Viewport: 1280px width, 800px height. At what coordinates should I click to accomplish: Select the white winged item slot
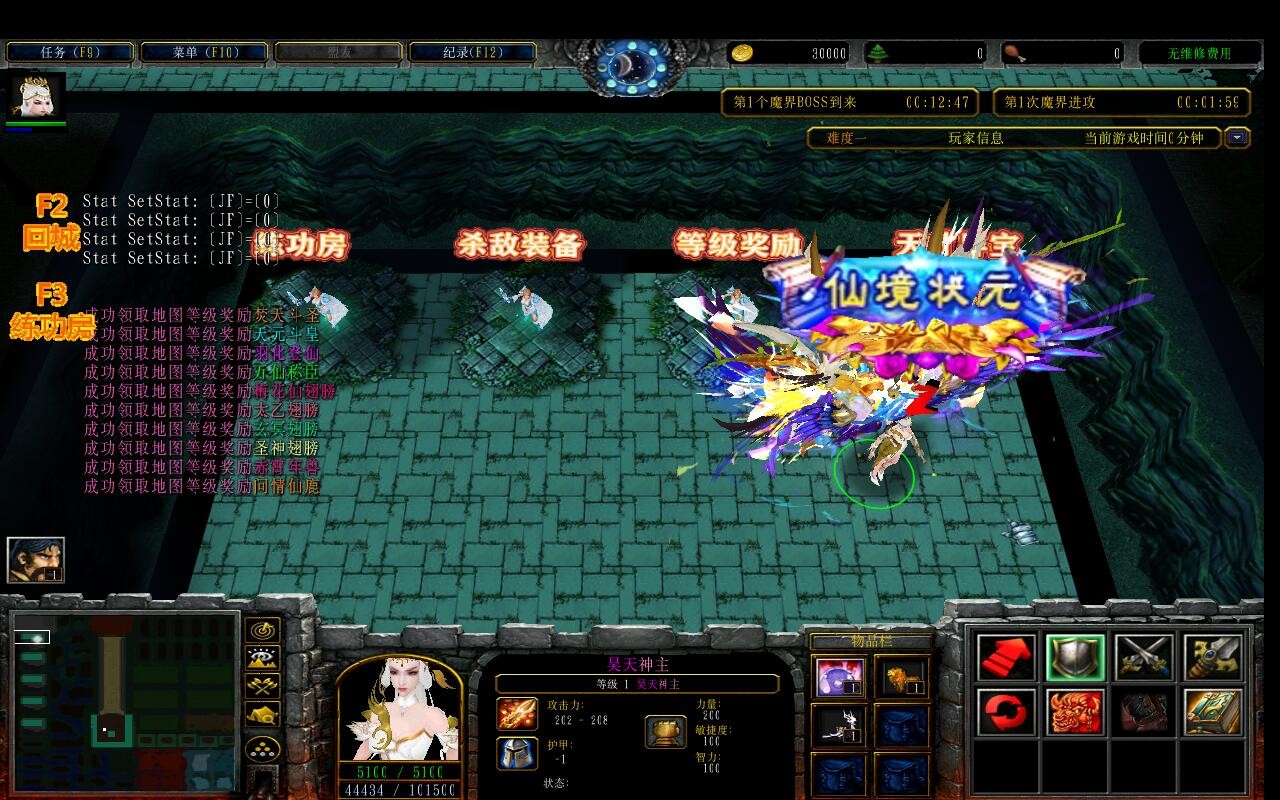pos(839,726)
